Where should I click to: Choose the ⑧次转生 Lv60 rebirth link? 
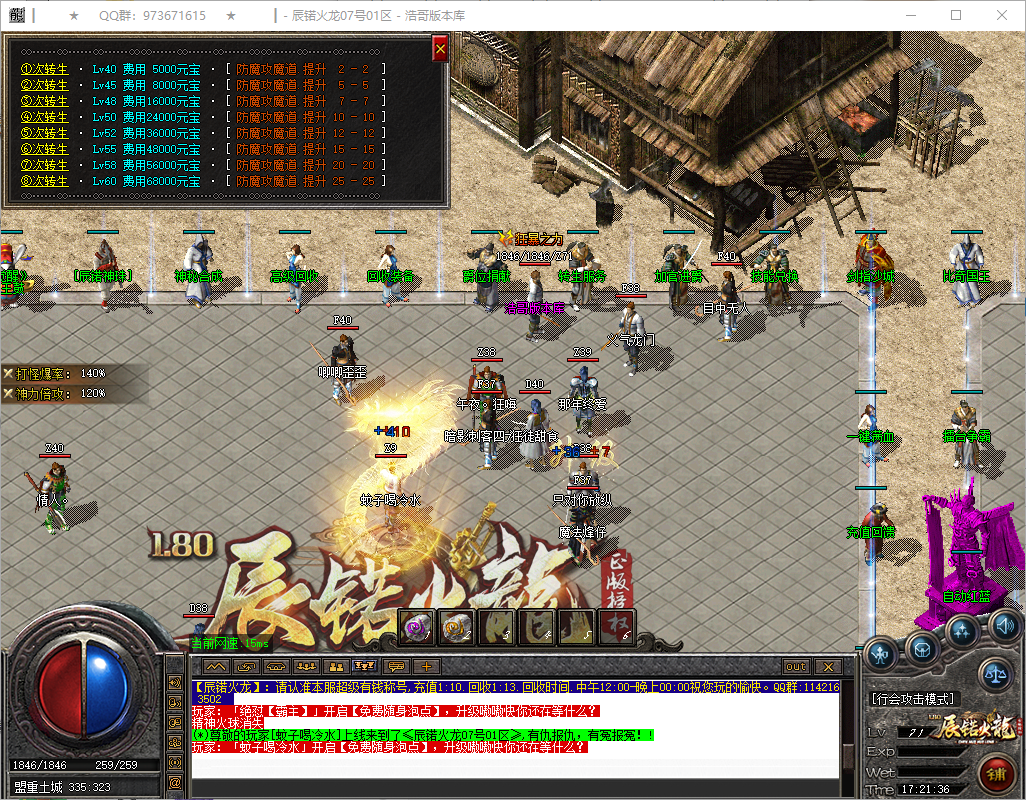click(44, 181)
